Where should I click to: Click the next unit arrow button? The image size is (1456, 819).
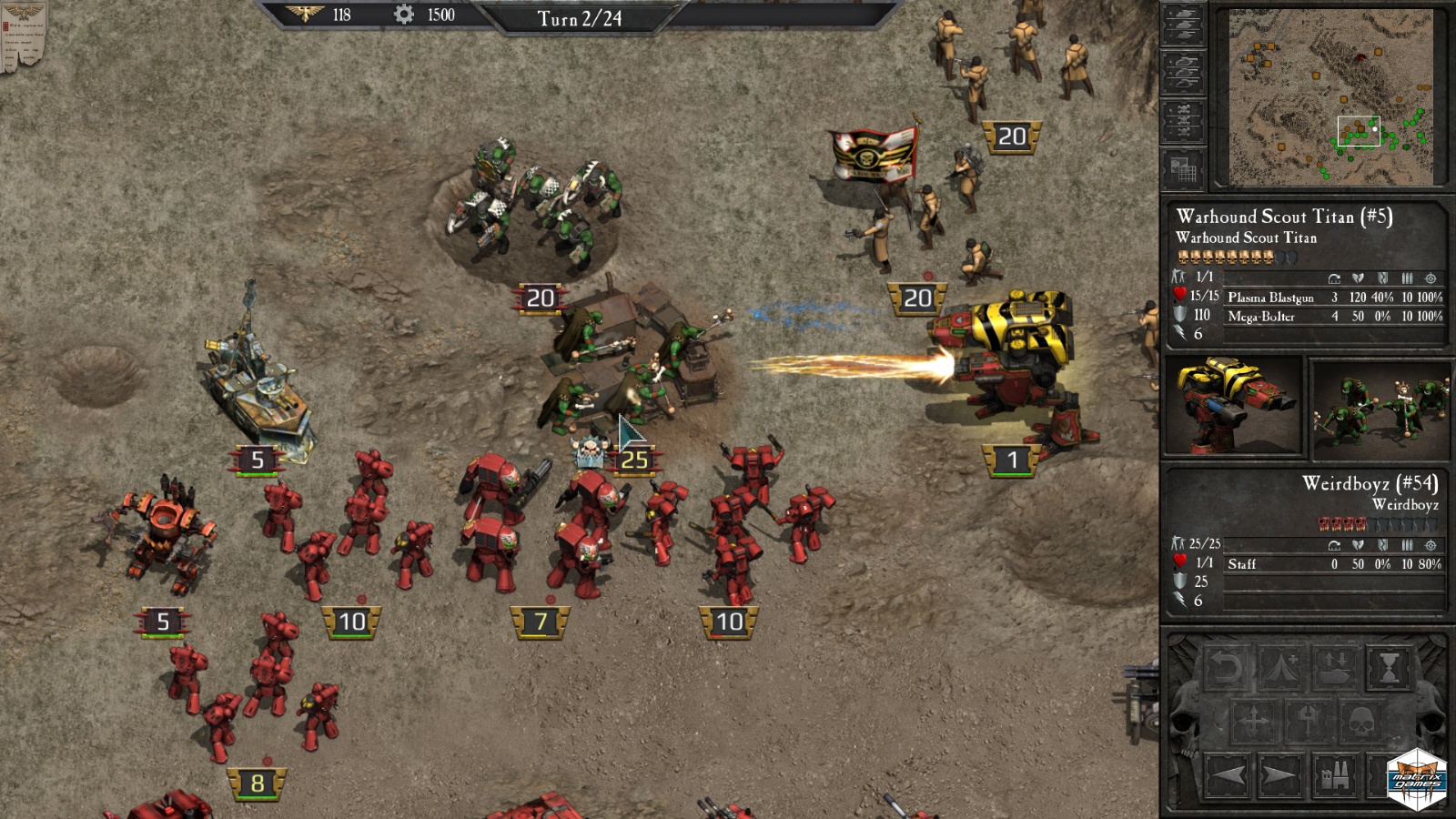[x=1279, y=774]
